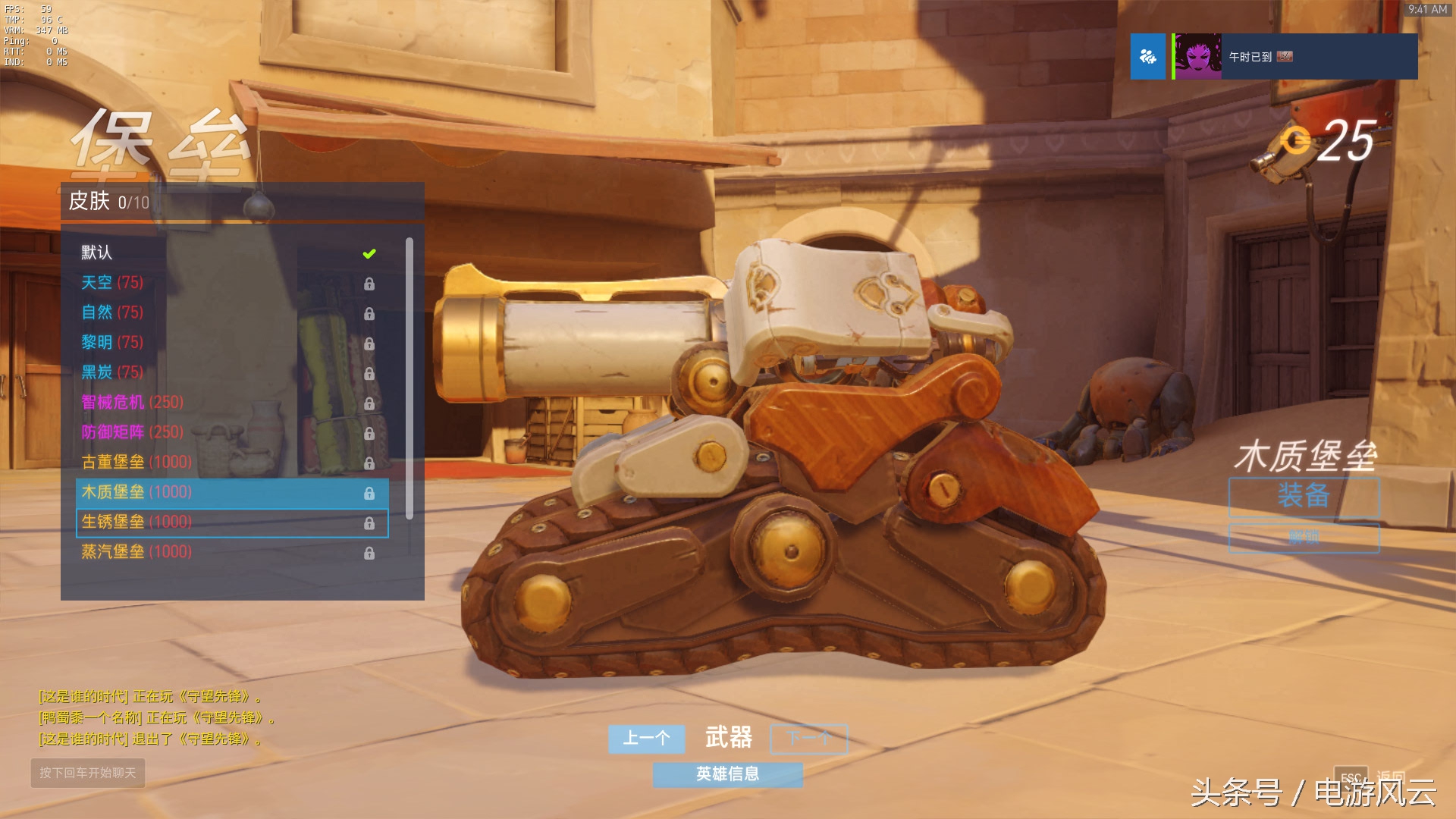Select the 黎明 (75) skin entry

[x=227, y=343]
